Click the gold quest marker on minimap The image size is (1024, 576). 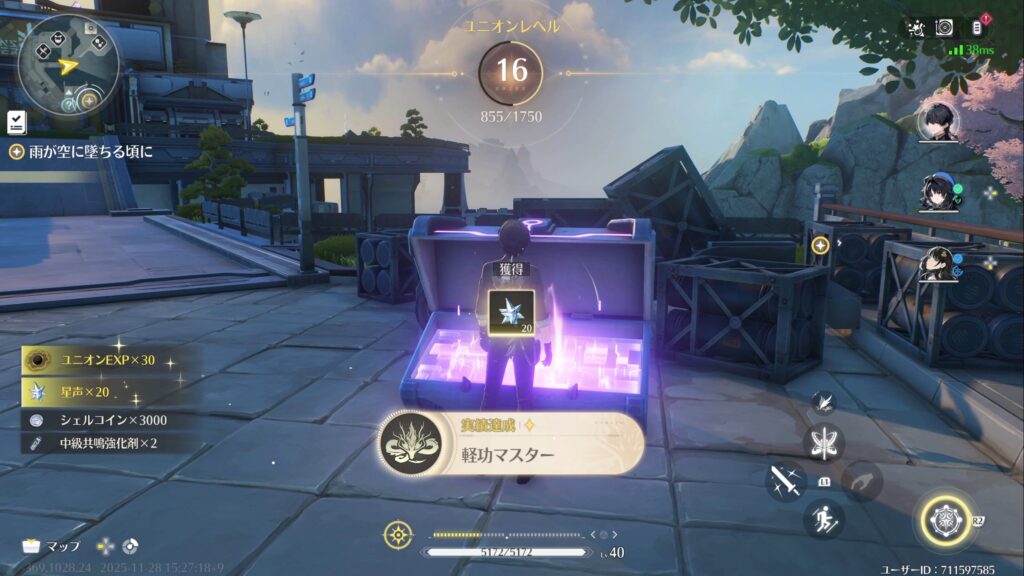(89, 100)
